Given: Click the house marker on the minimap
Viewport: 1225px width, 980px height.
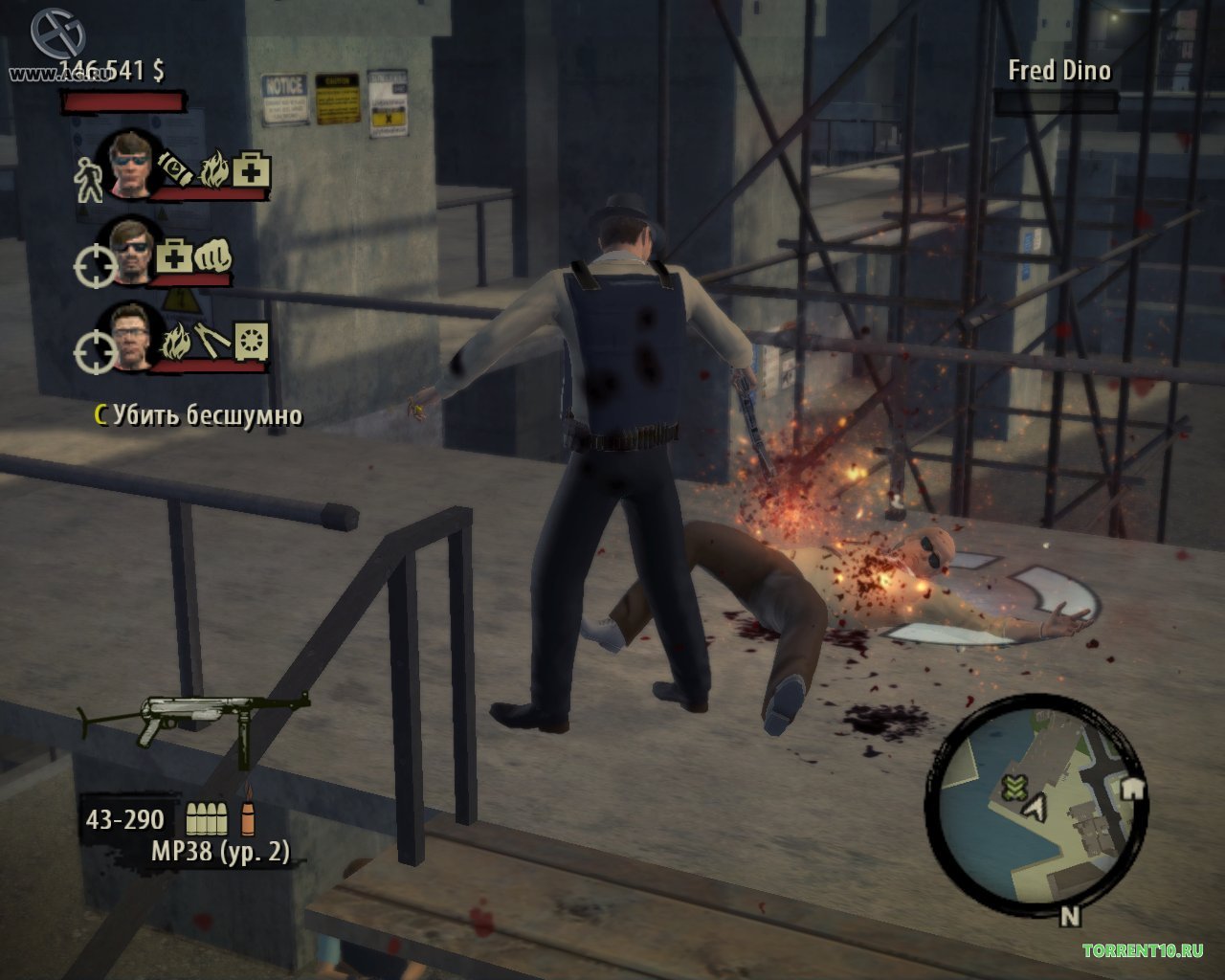Looking at the screenshot, I should tap(1131, 788).
